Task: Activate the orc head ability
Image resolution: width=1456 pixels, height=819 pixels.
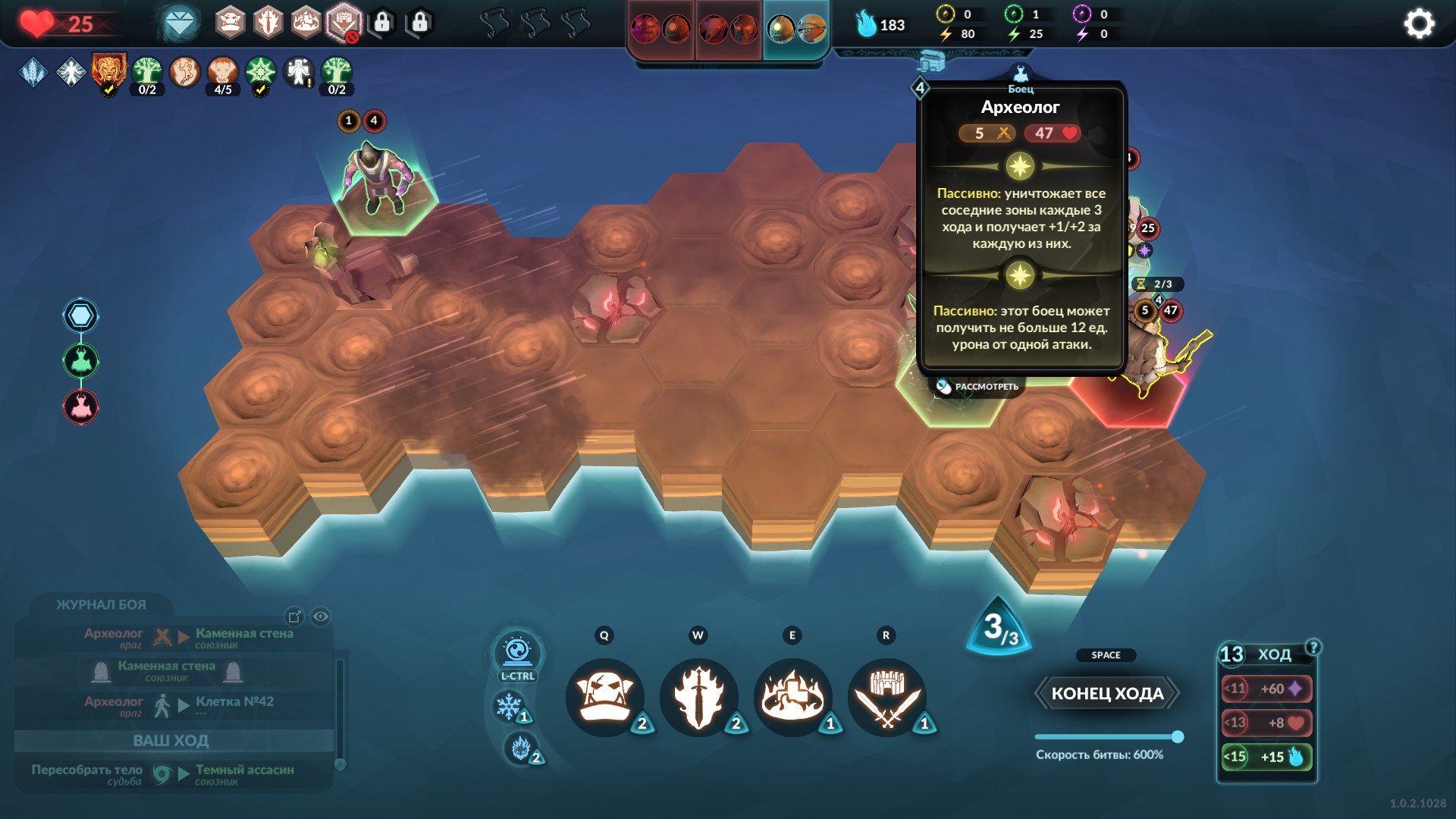Action: pos(605,696)
